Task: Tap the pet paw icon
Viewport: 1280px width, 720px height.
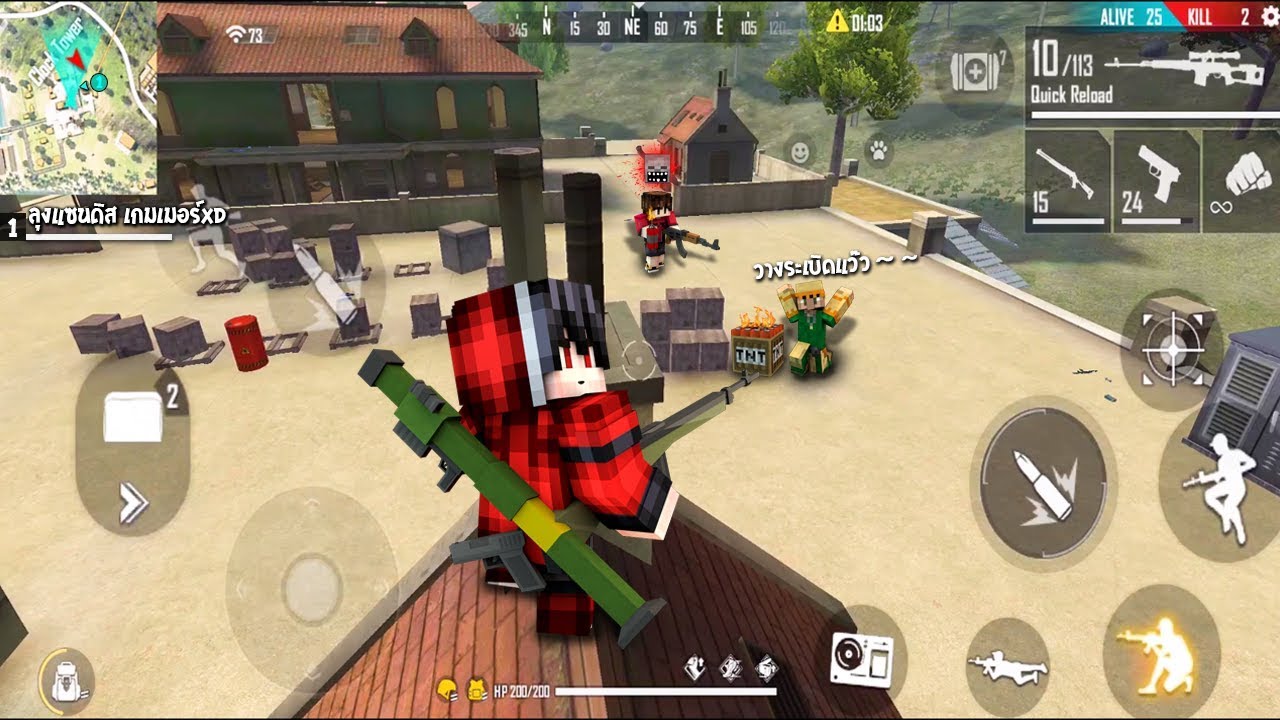Action: (x=879, y=152)
